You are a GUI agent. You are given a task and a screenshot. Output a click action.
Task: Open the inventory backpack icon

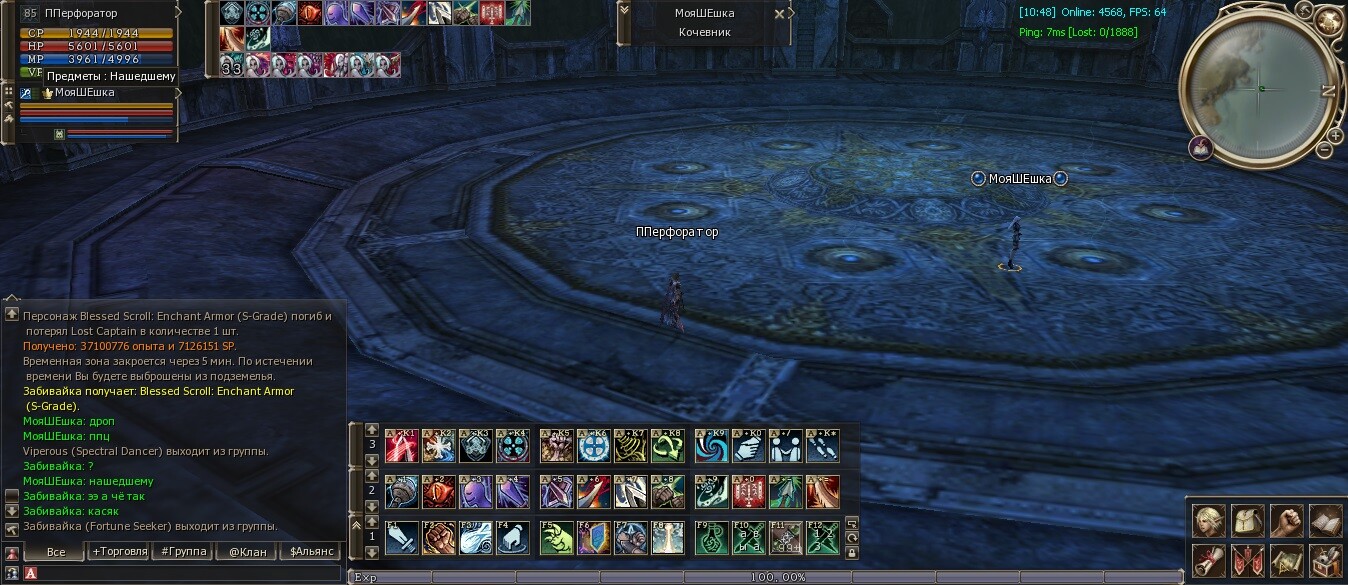coord(1247,521)
